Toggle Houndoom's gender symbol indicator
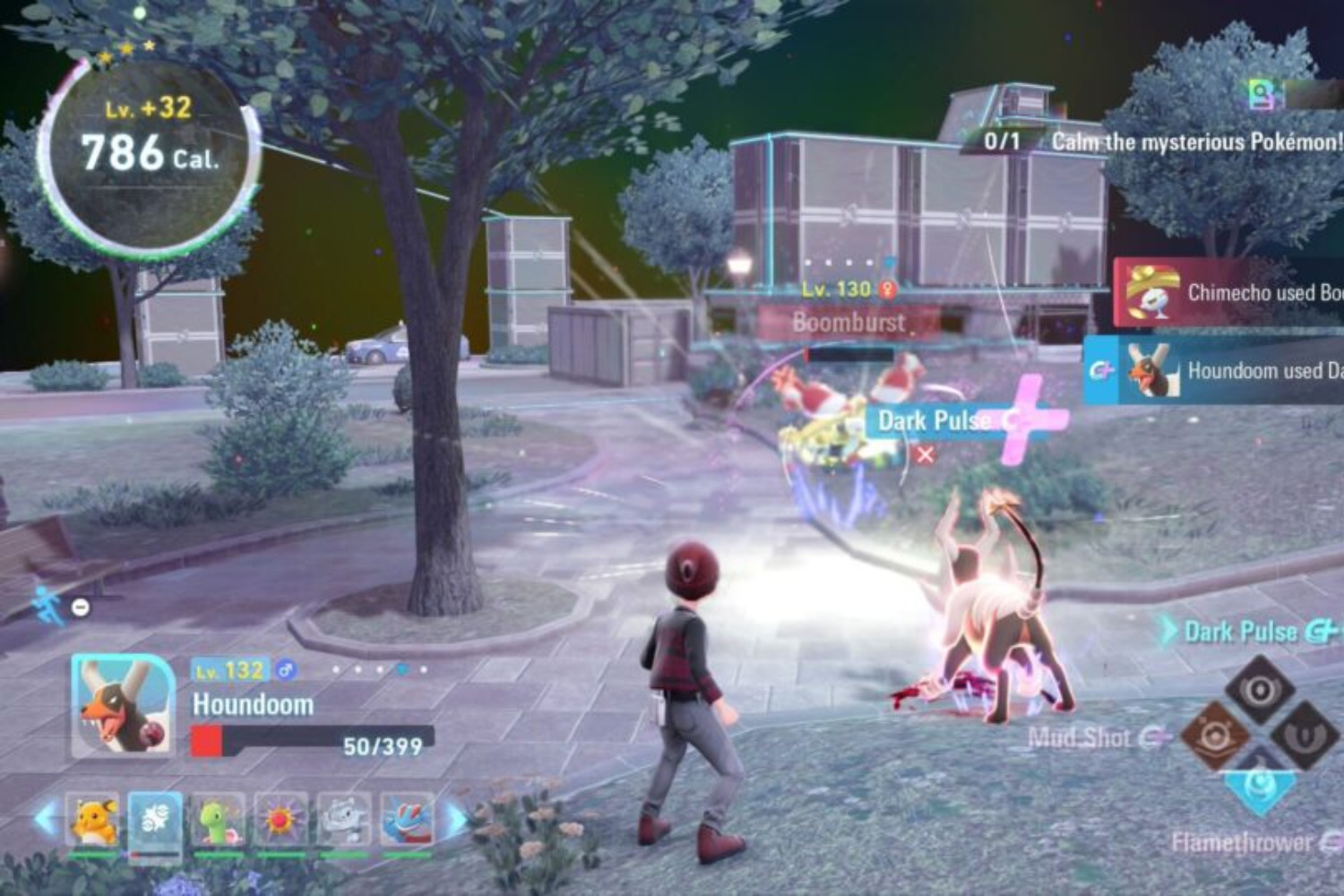The width and height of the screenshot is (1344, 896). (x=284, y=667)
